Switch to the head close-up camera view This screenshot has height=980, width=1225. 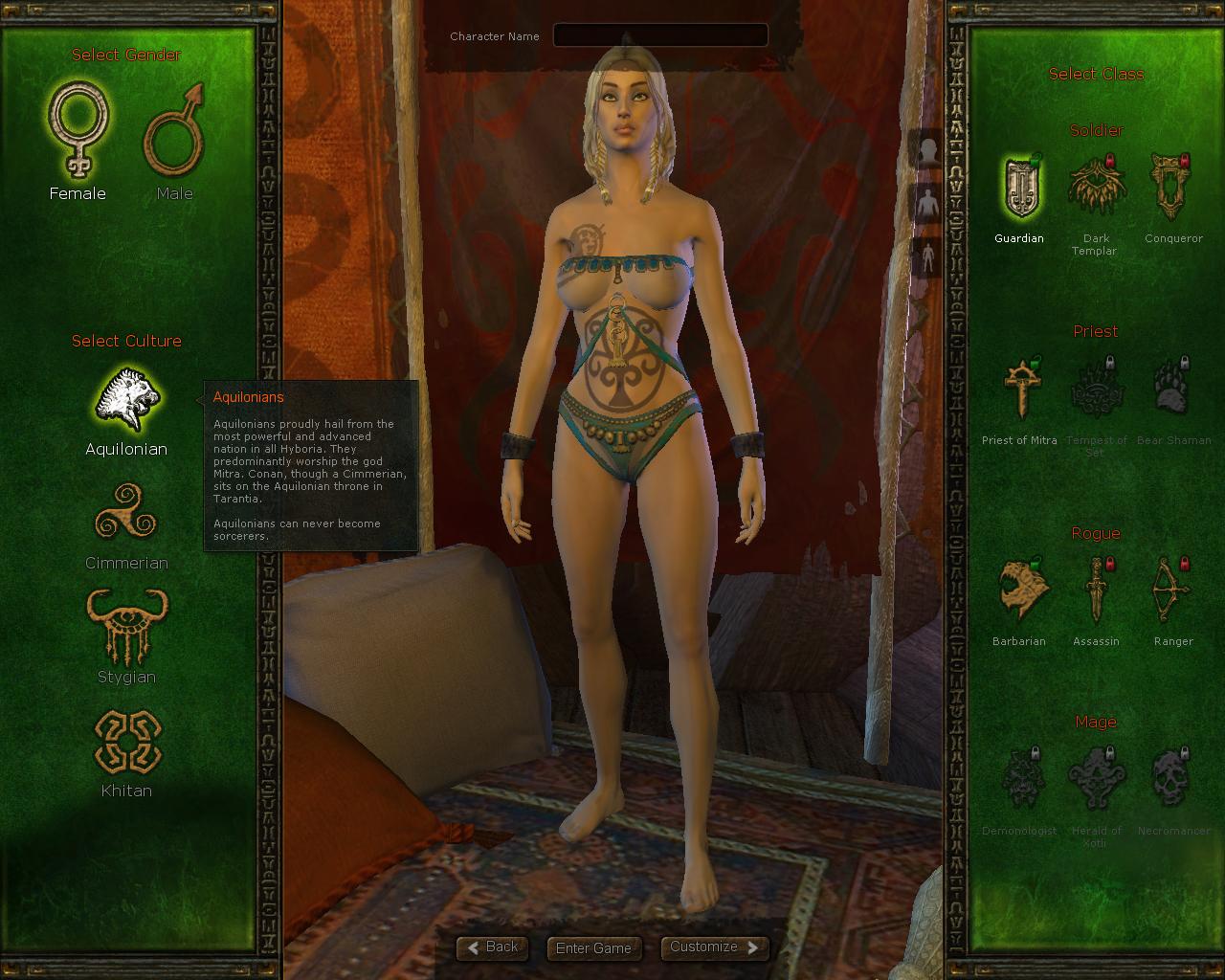pyautogui.click(x=926, y=153)
